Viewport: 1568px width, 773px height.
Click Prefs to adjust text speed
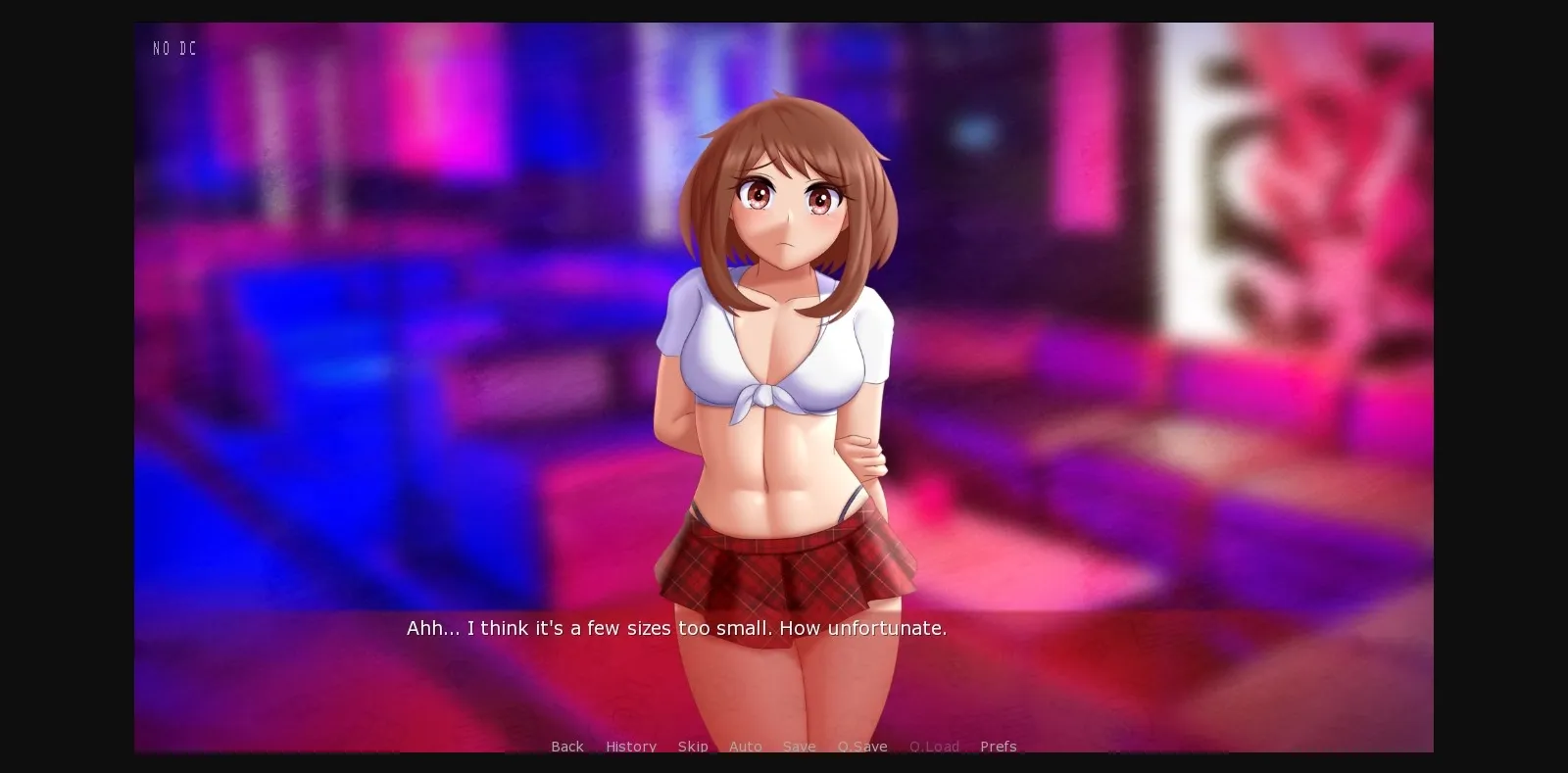pyautogui.click(x=998, y=747)
